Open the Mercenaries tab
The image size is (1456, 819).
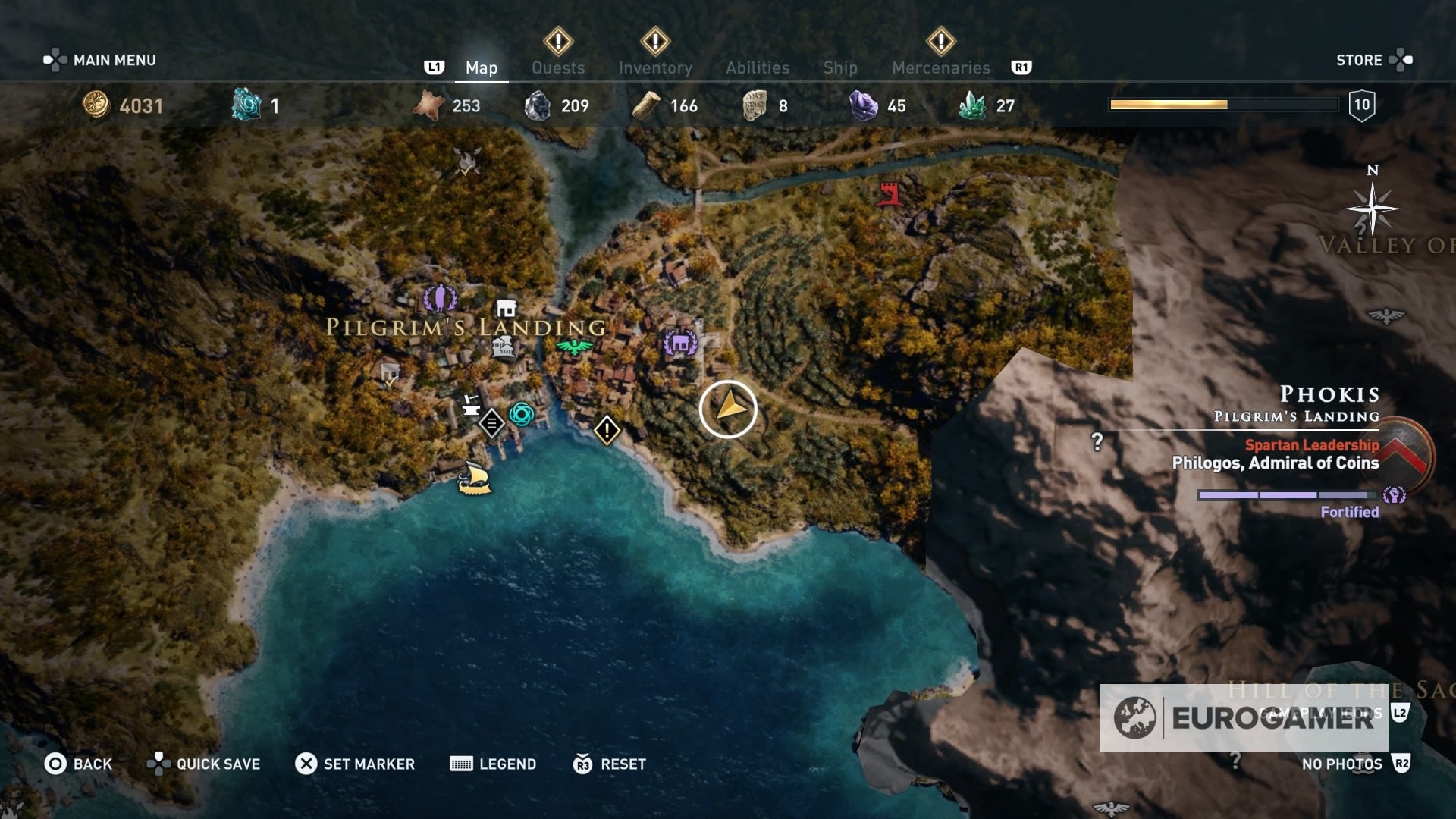(940, 67)
